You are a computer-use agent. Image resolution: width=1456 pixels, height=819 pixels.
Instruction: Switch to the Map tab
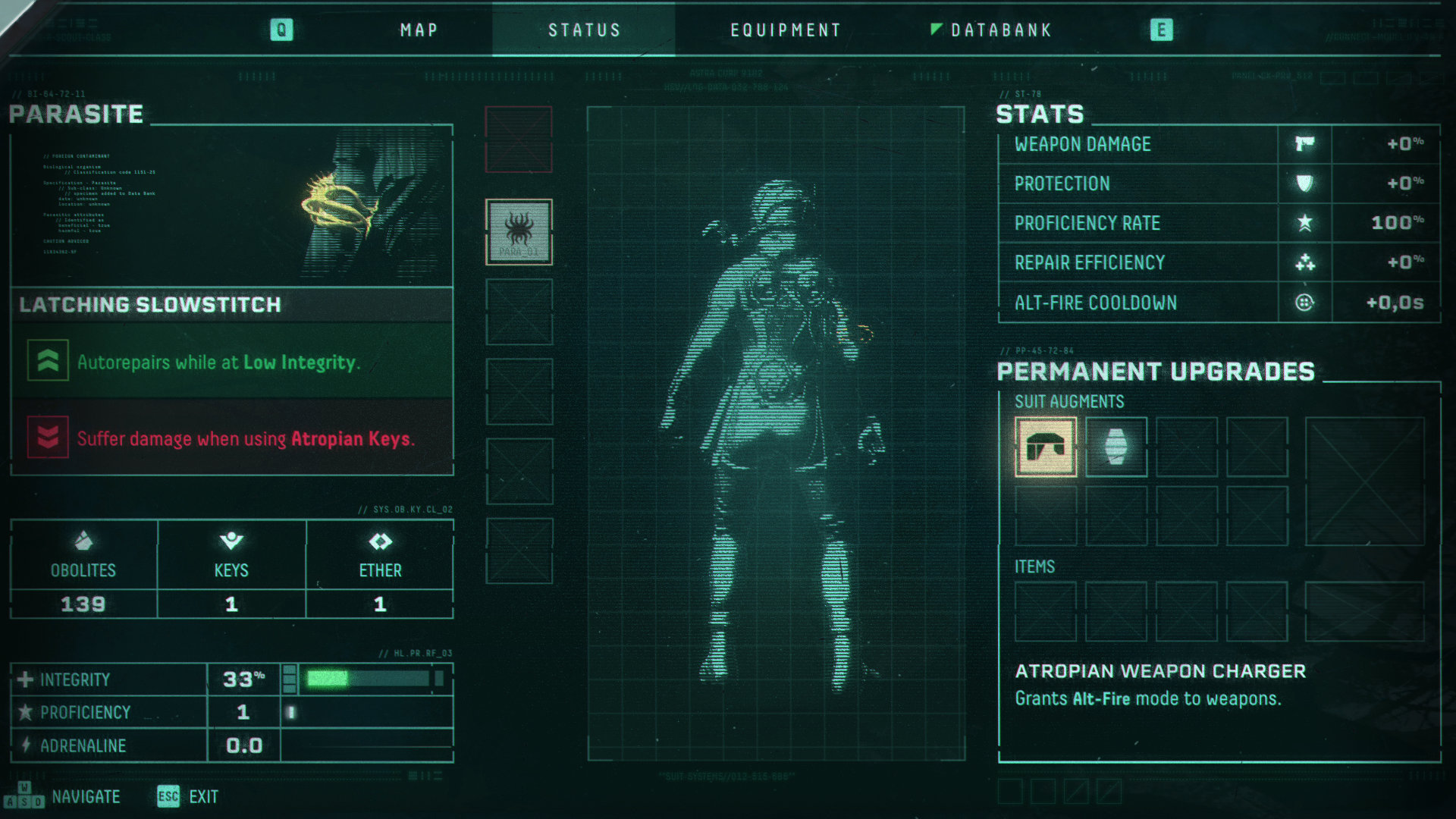point(419,30)
